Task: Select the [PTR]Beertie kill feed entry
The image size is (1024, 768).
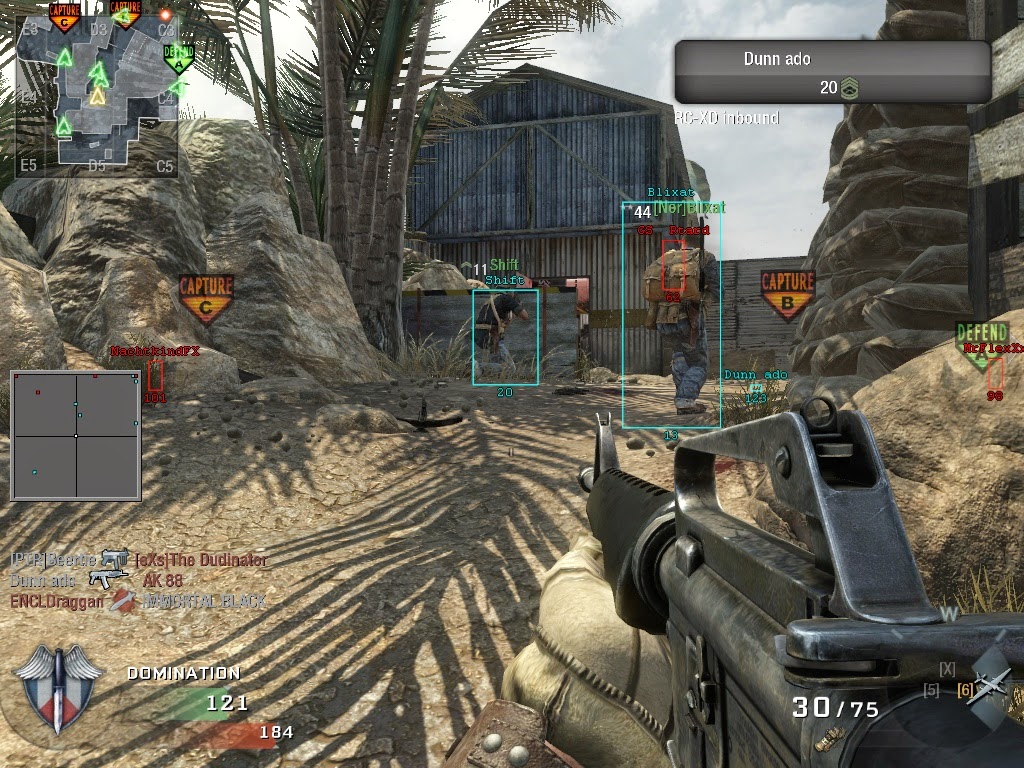Action: pyautogui.click(x=54, y=559)
